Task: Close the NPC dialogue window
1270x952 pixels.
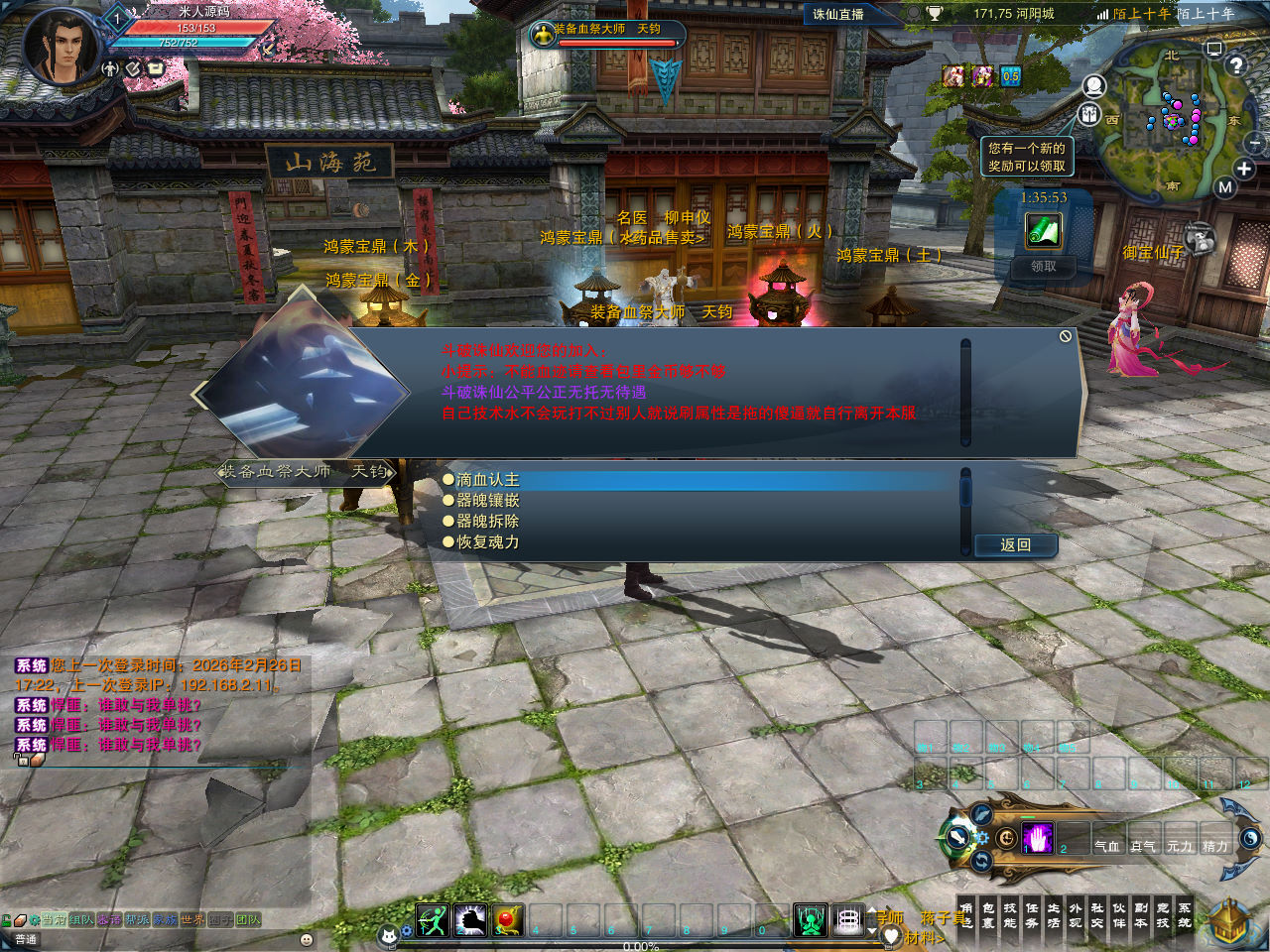Action: pyautogui.click(x=1065, y=337)
